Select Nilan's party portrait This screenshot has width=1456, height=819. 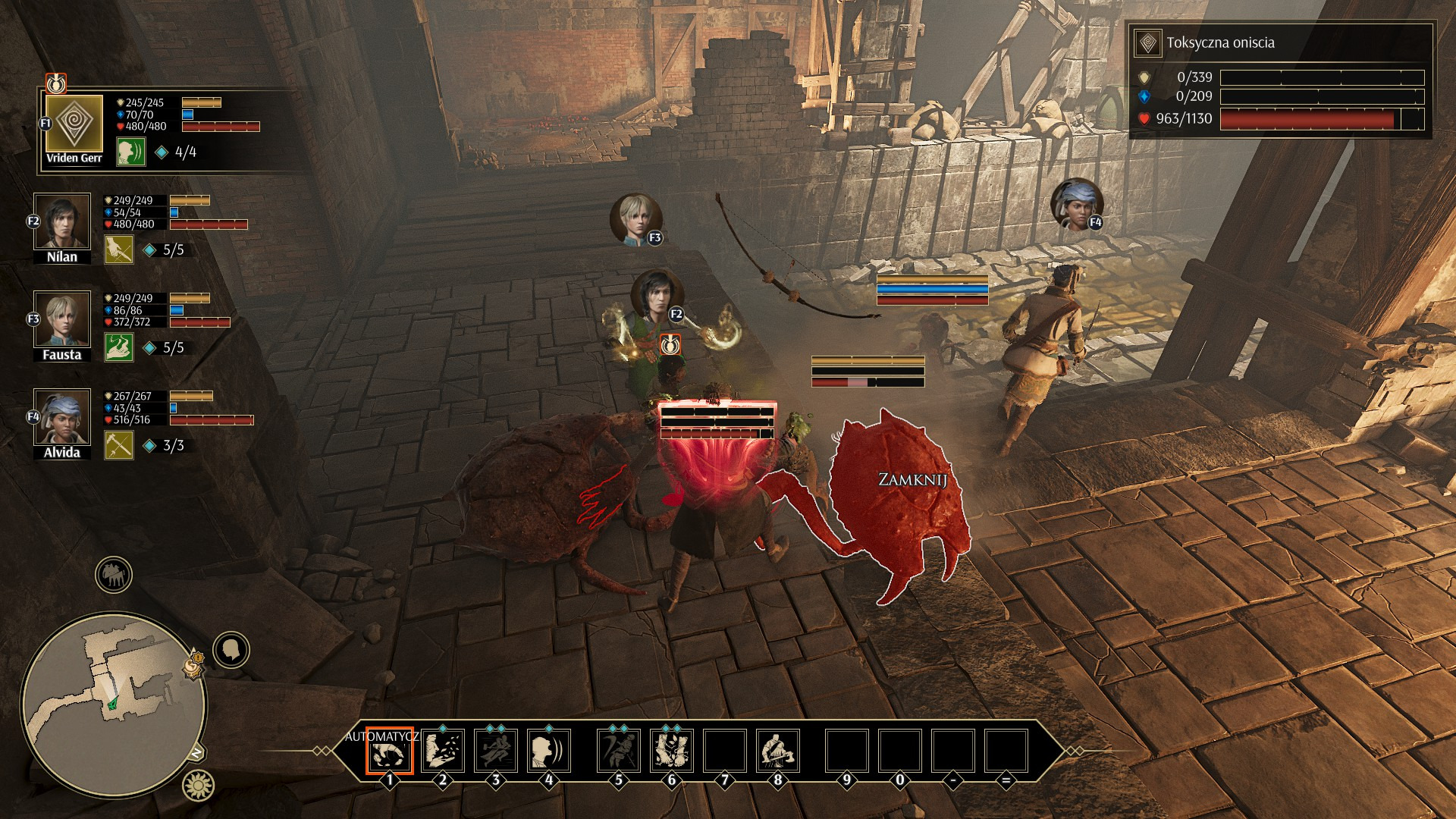(x=61, y=221)
